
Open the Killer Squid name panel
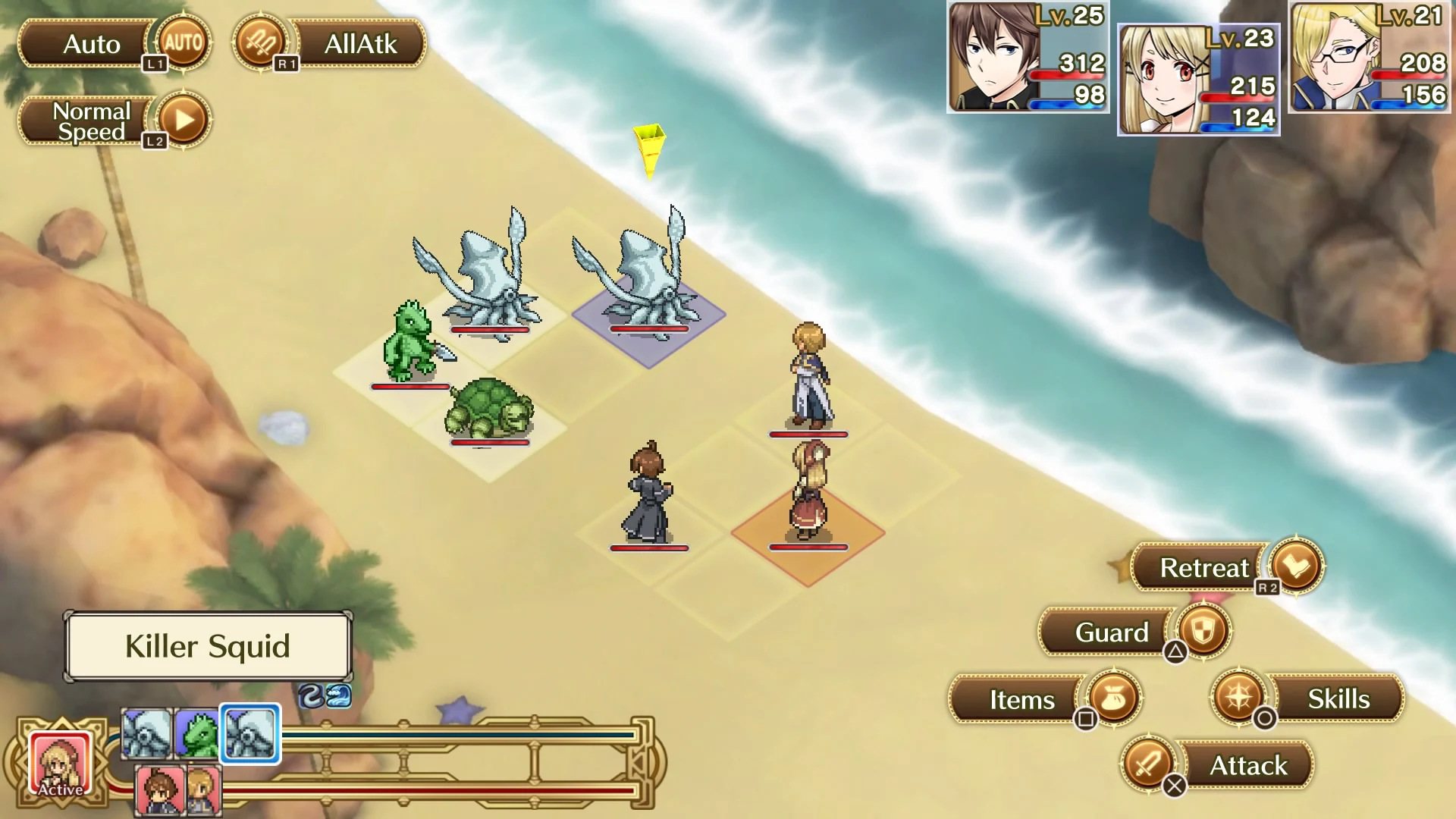tap(208, 646)
